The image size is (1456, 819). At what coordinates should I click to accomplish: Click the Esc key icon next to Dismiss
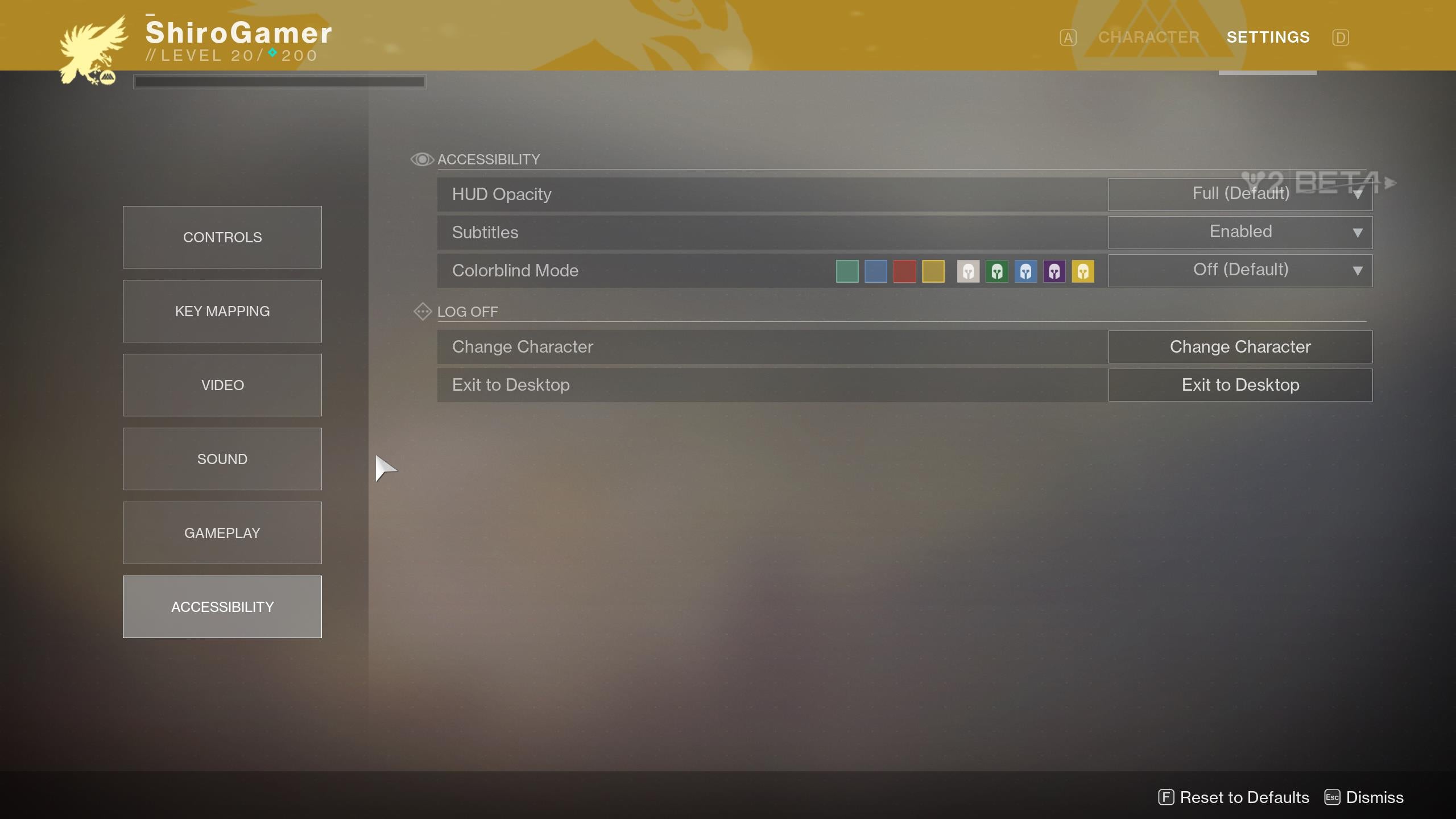pyautogui.click(x=1332, y=797)
